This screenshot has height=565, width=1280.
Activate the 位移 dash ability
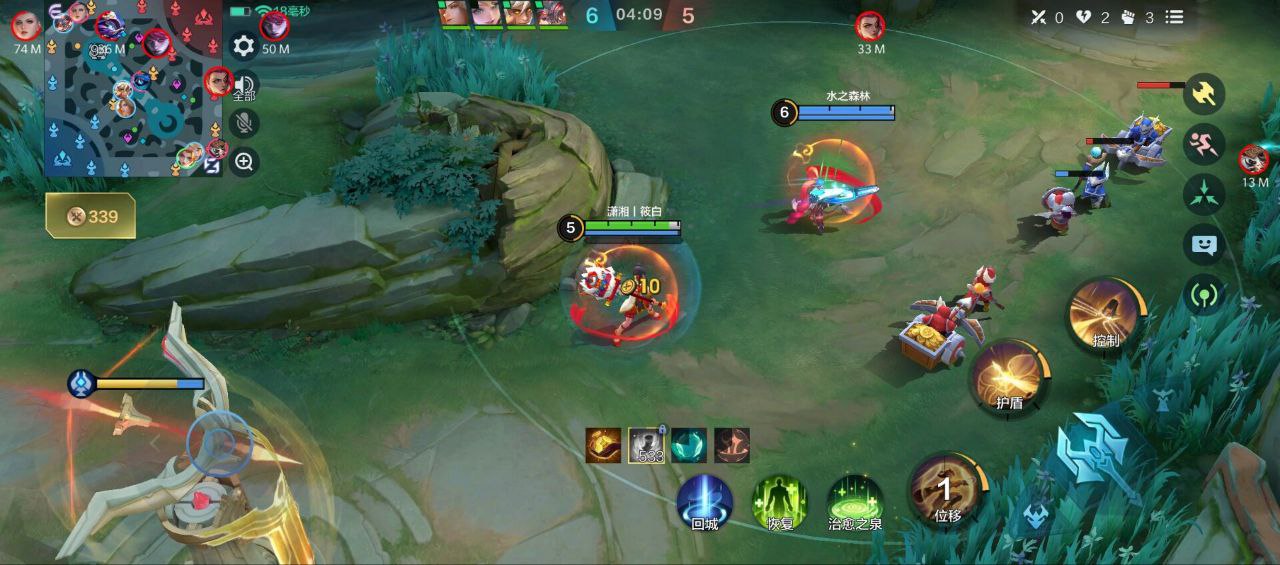(947, 490)
